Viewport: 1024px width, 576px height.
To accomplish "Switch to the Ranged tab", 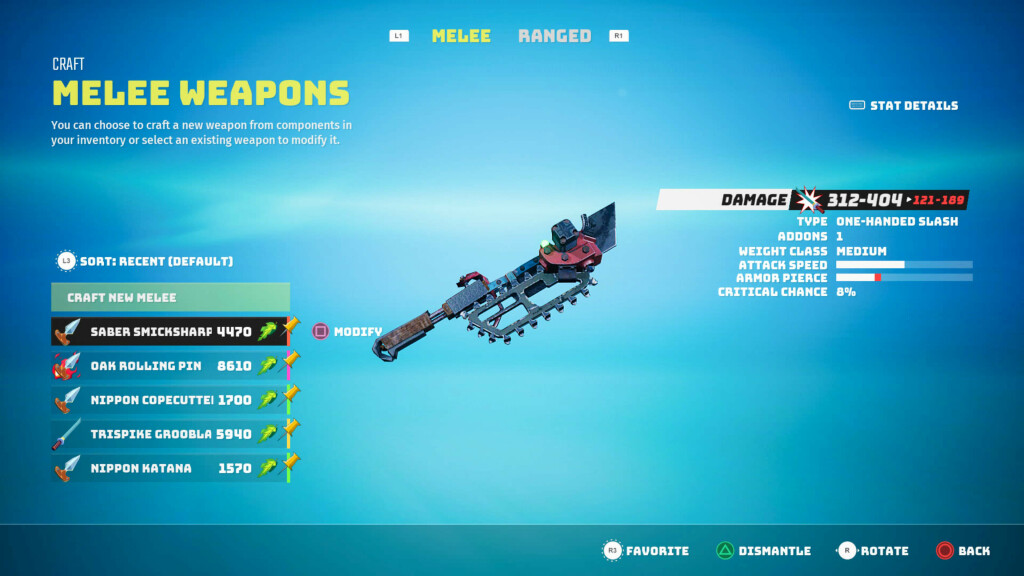I will tap(554, 36).
